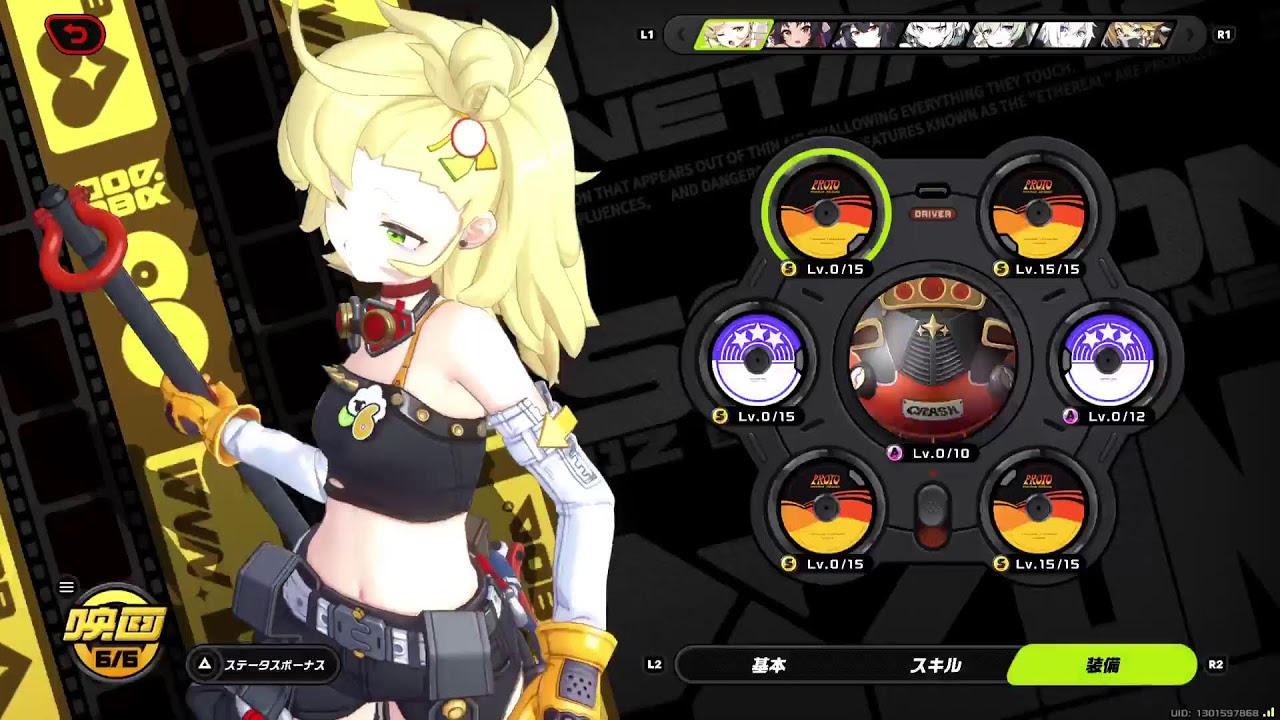Select the 装備 tab

point(1102,665)
